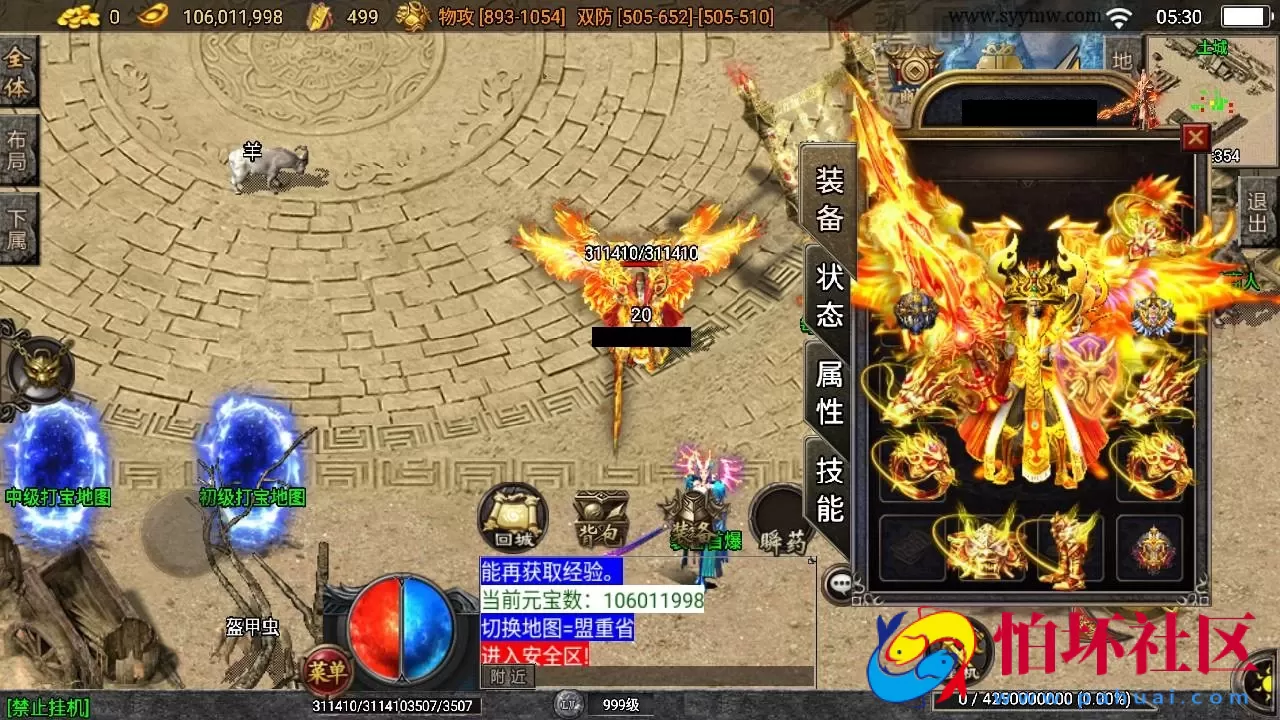Open the 附近 channel dropdown

508,677
